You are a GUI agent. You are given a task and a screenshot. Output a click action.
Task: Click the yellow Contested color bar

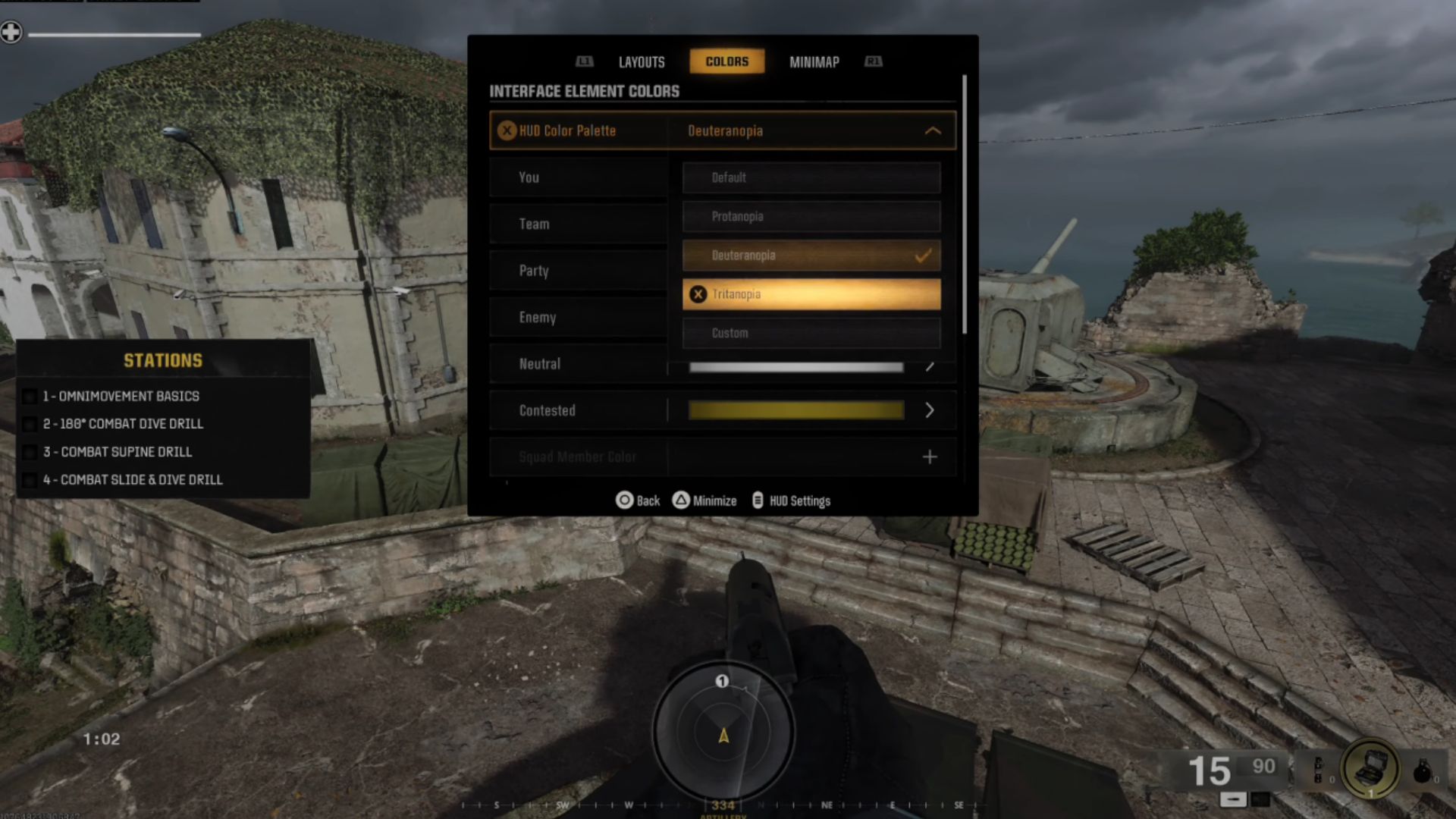(x=795, y=410)
